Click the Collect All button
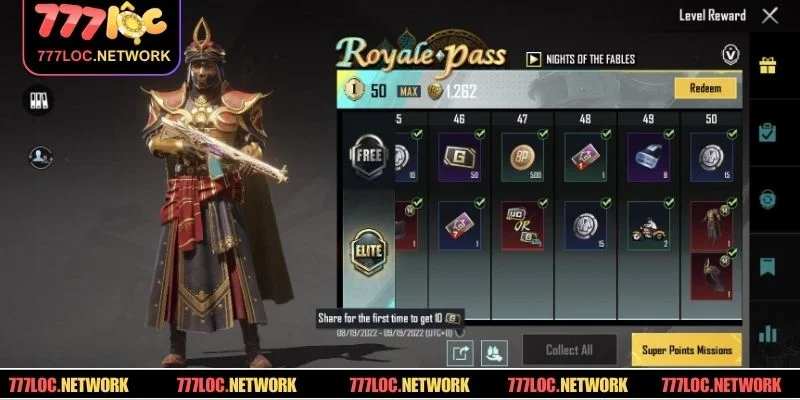Image resolution: width=800 pixels, height=400 pixels. click(569, 350)
